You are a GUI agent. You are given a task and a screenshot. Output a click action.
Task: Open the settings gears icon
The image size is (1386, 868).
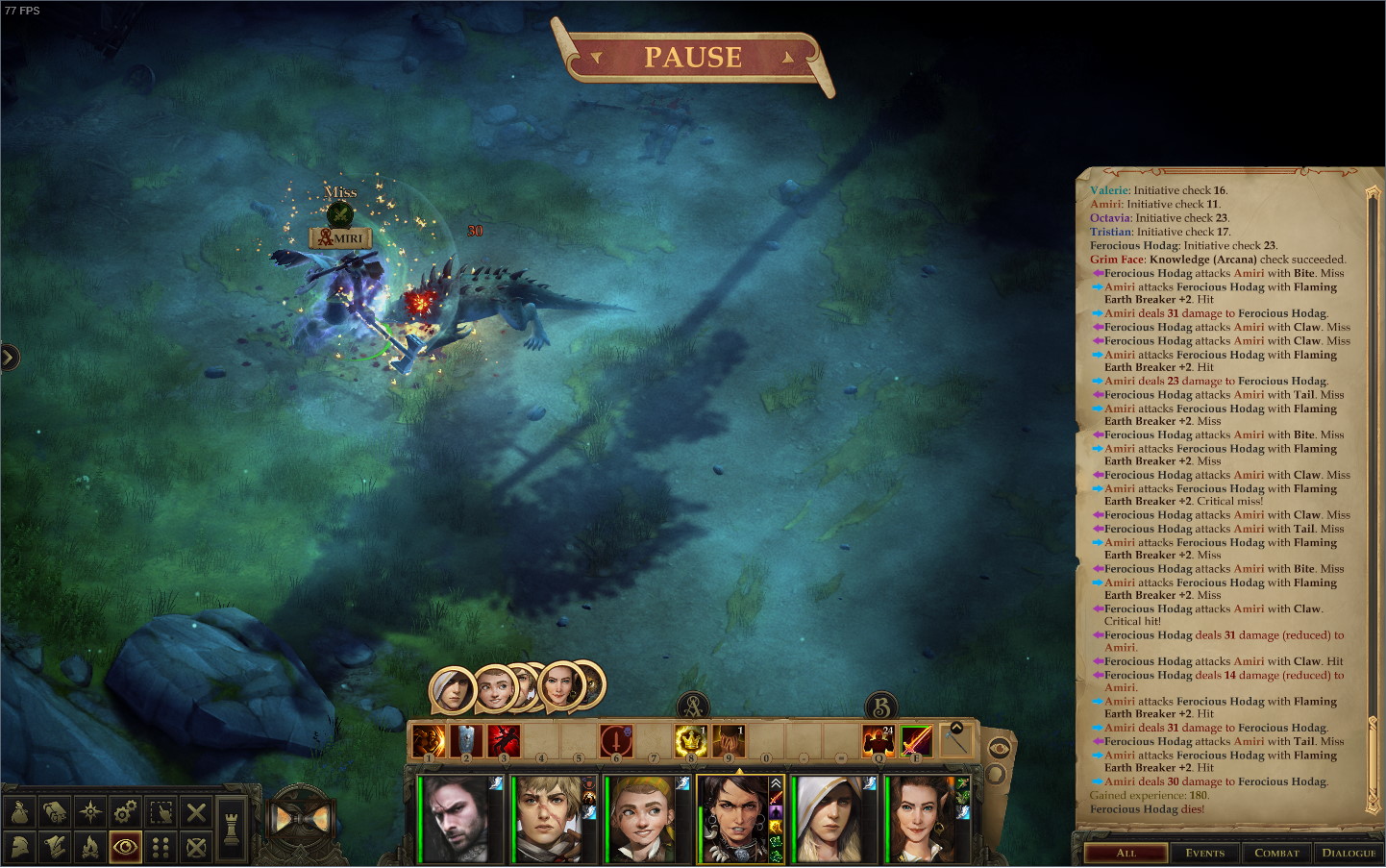coord(125,812)
